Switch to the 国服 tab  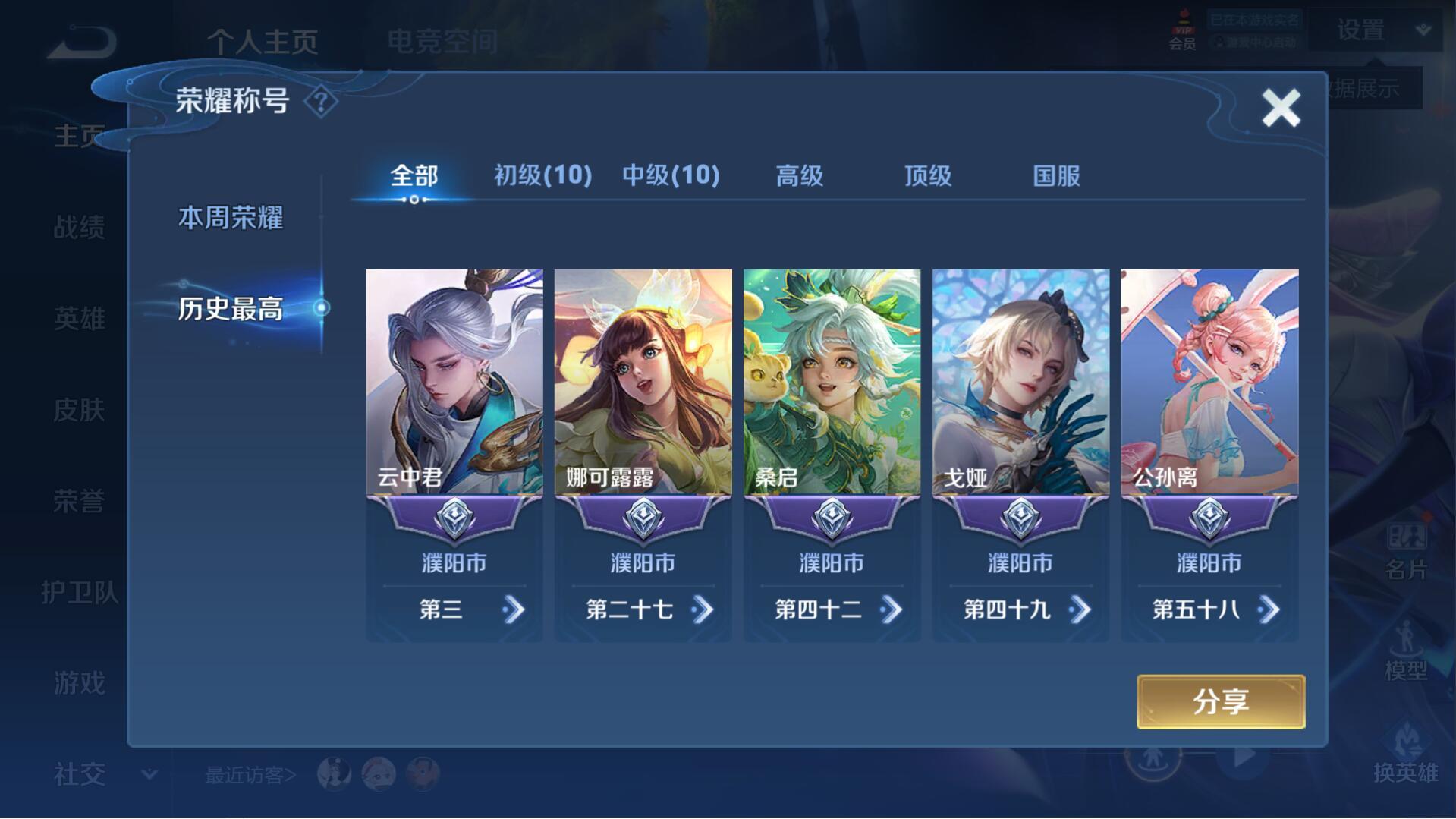point(1056,176)
